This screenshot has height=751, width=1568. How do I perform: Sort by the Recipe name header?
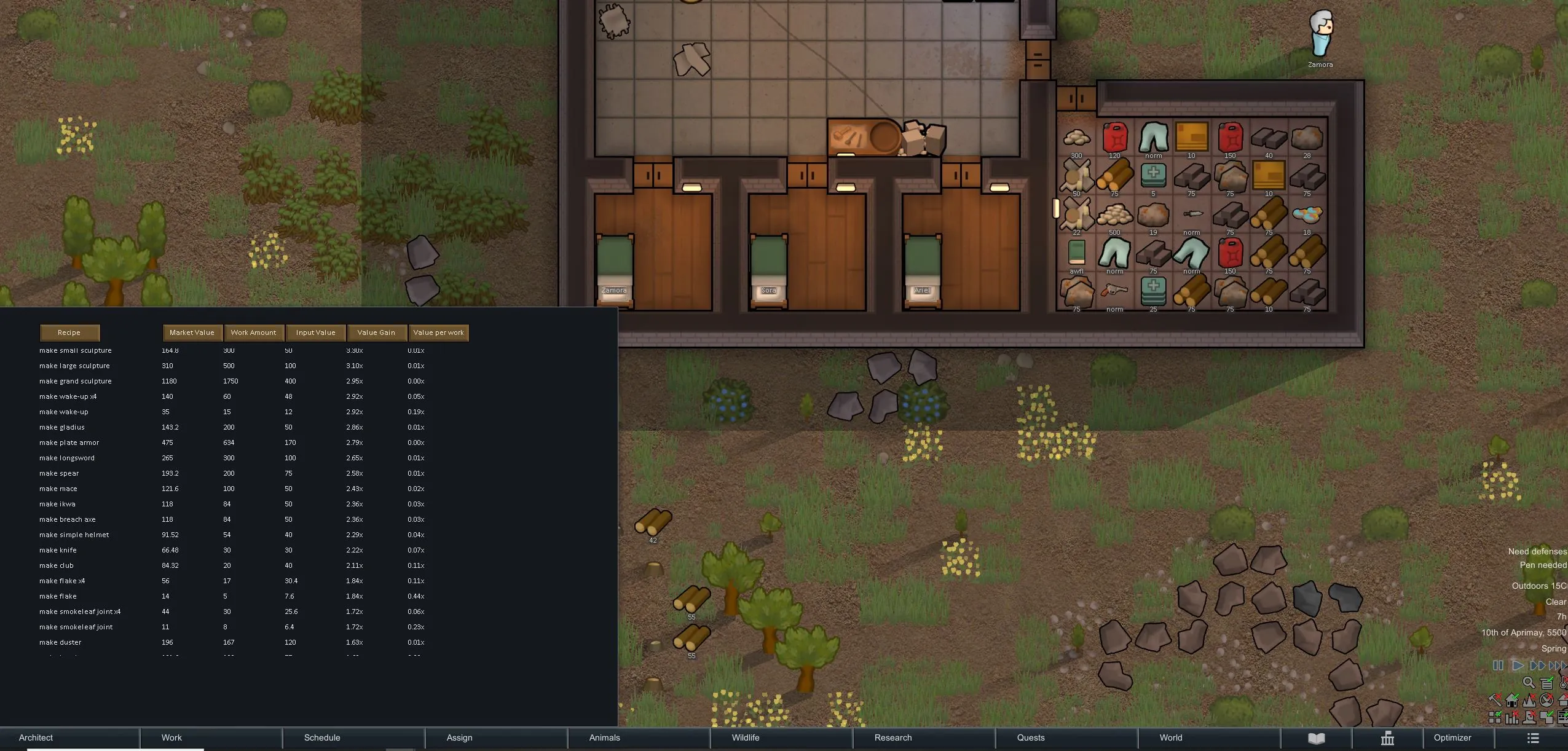[x=69, y=332]
